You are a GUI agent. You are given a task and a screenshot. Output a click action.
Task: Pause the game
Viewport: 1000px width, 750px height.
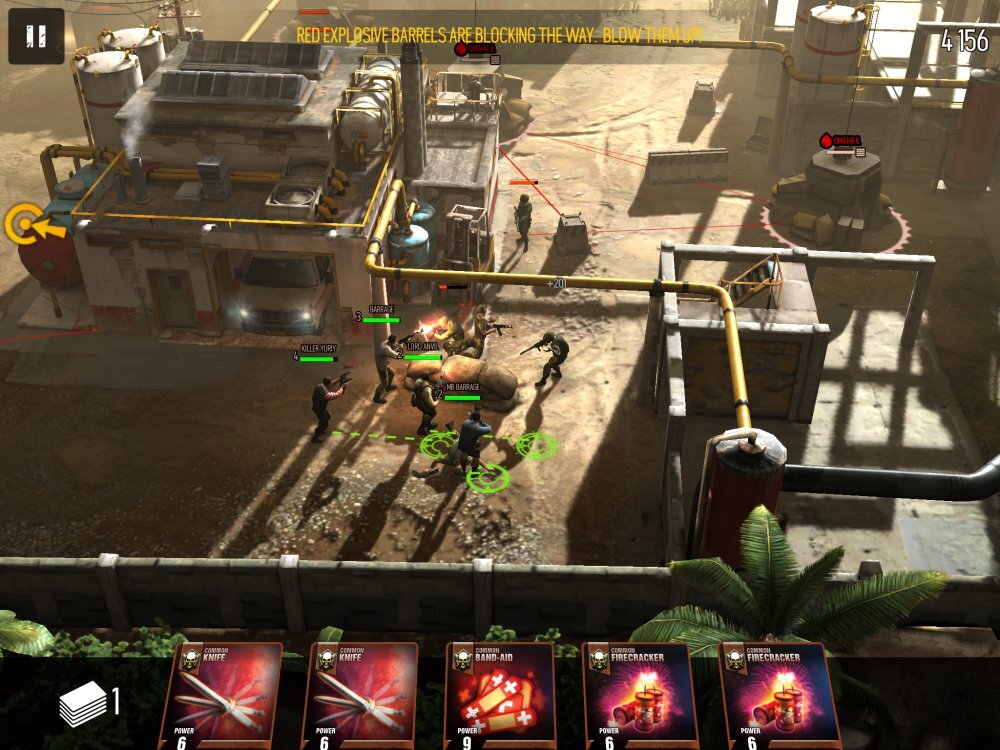[x=36, y=37]
